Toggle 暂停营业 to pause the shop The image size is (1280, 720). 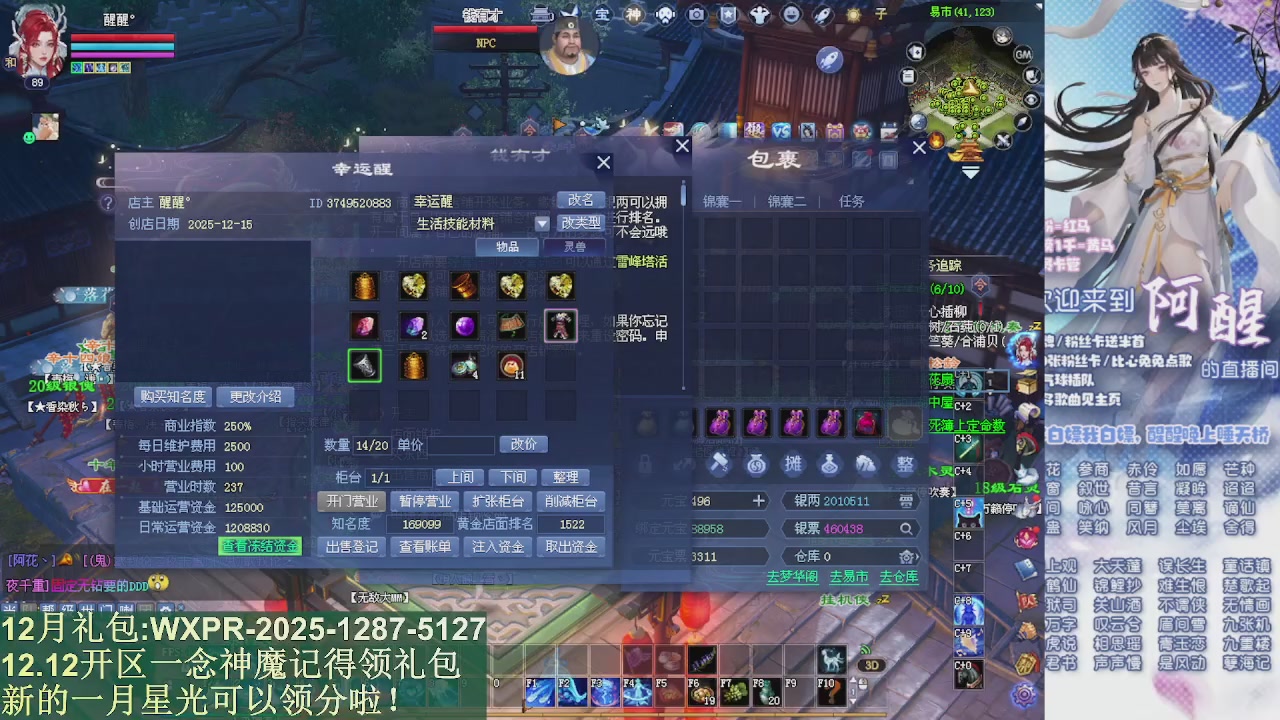point(424,502)
